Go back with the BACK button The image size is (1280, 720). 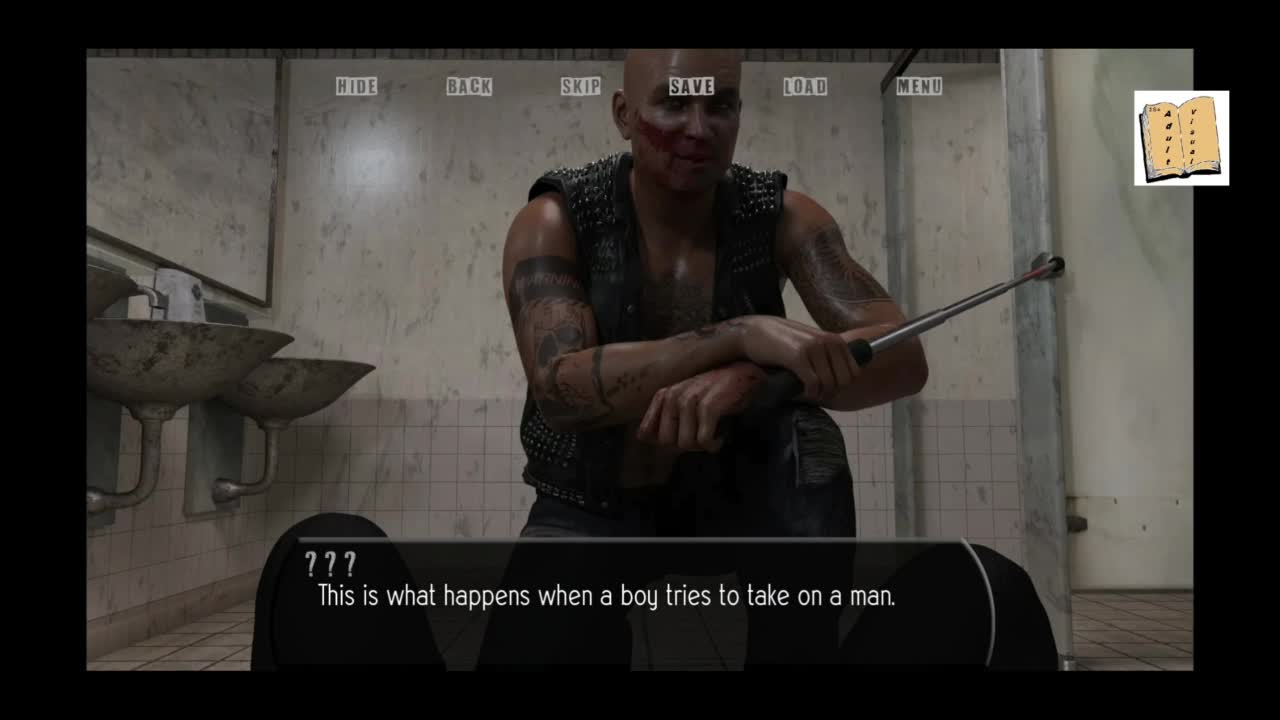click(x=469, y=86)
